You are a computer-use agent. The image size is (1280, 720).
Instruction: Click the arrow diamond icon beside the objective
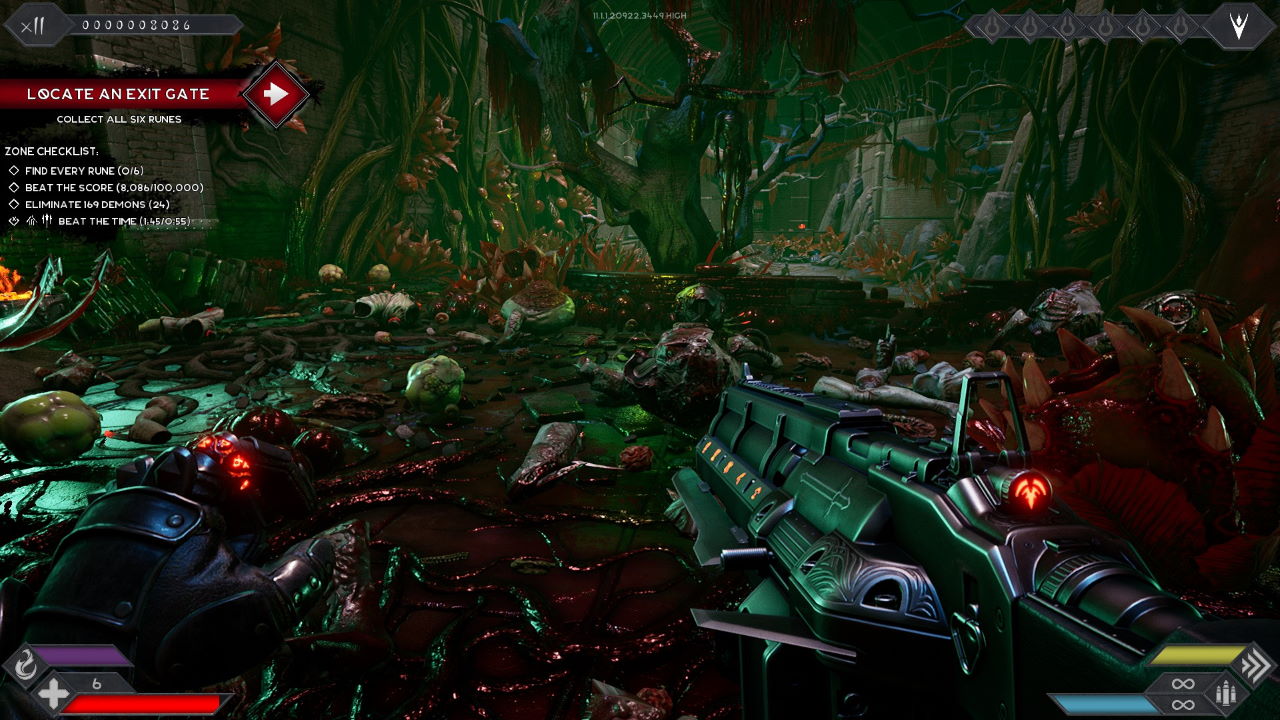tap(275, 94)
